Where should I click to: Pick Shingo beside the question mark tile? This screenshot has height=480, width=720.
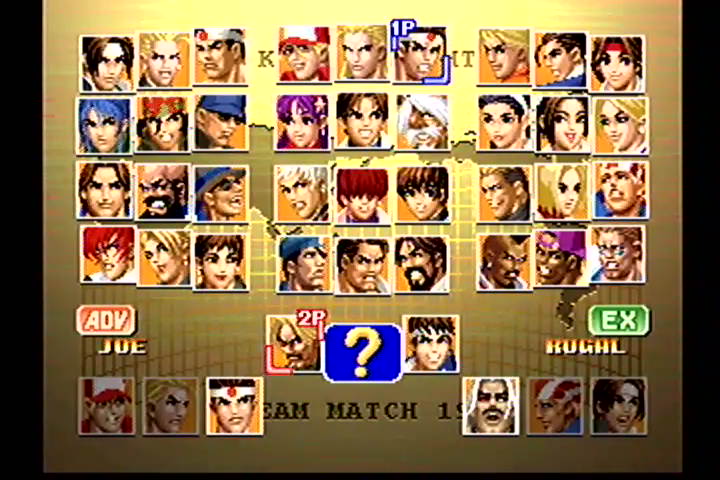click(432, 344)
